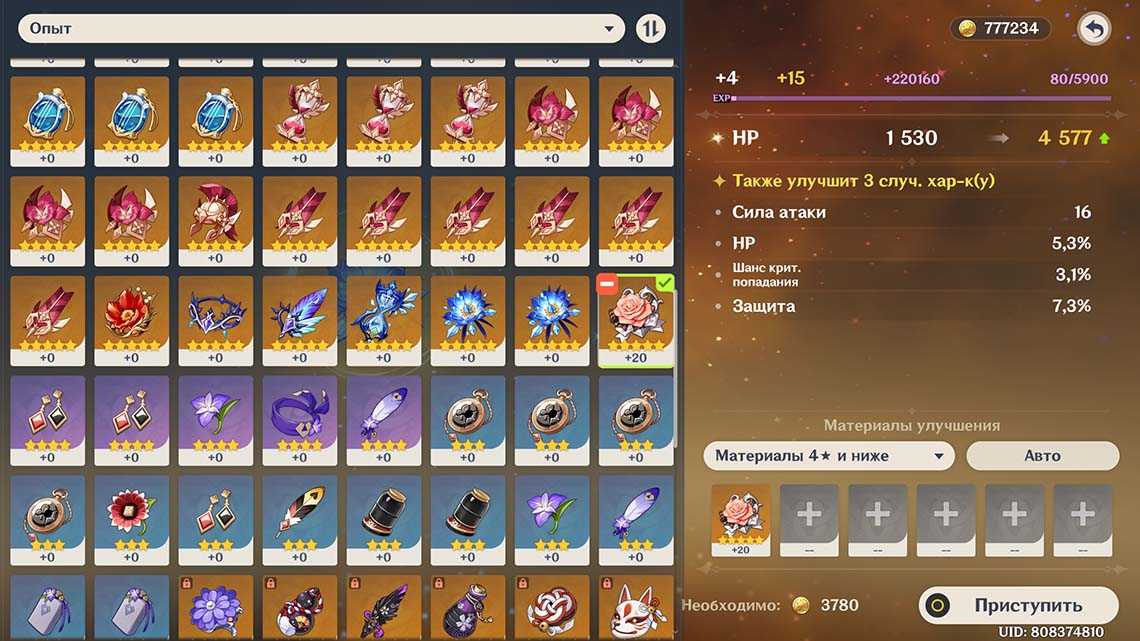The height and width of the screenshot is (641, 1140).
Task: Go back with the return arrow button
Action: (1095, 29)
